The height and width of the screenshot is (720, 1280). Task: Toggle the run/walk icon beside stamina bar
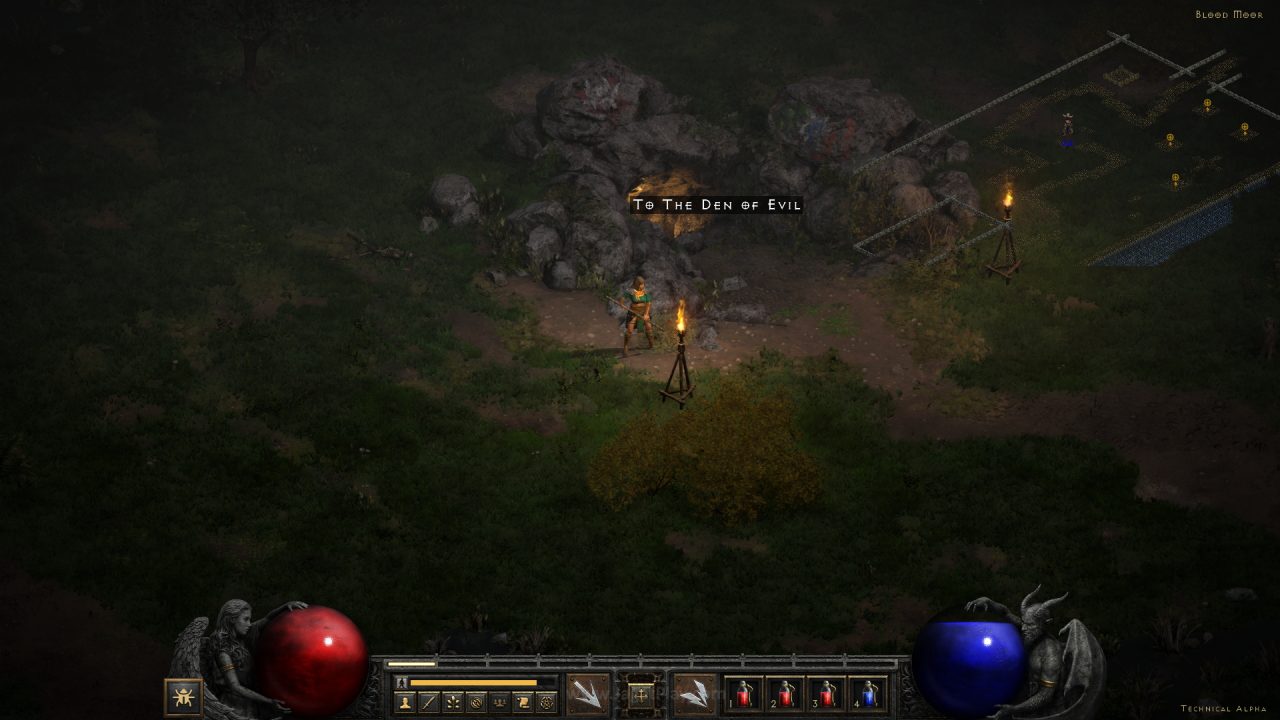tap(402, 682)
